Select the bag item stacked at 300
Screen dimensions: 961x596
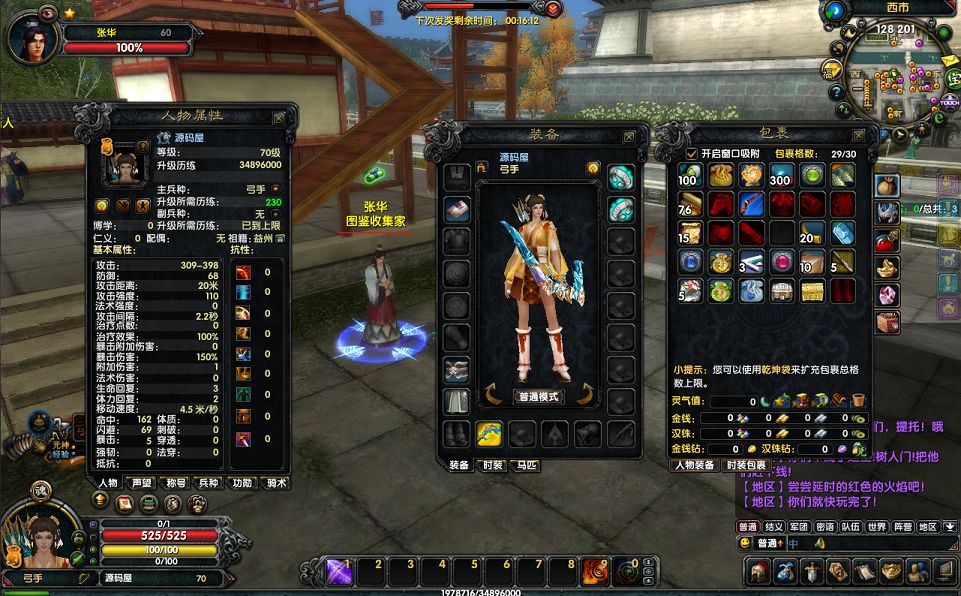(x=780, y=176)
